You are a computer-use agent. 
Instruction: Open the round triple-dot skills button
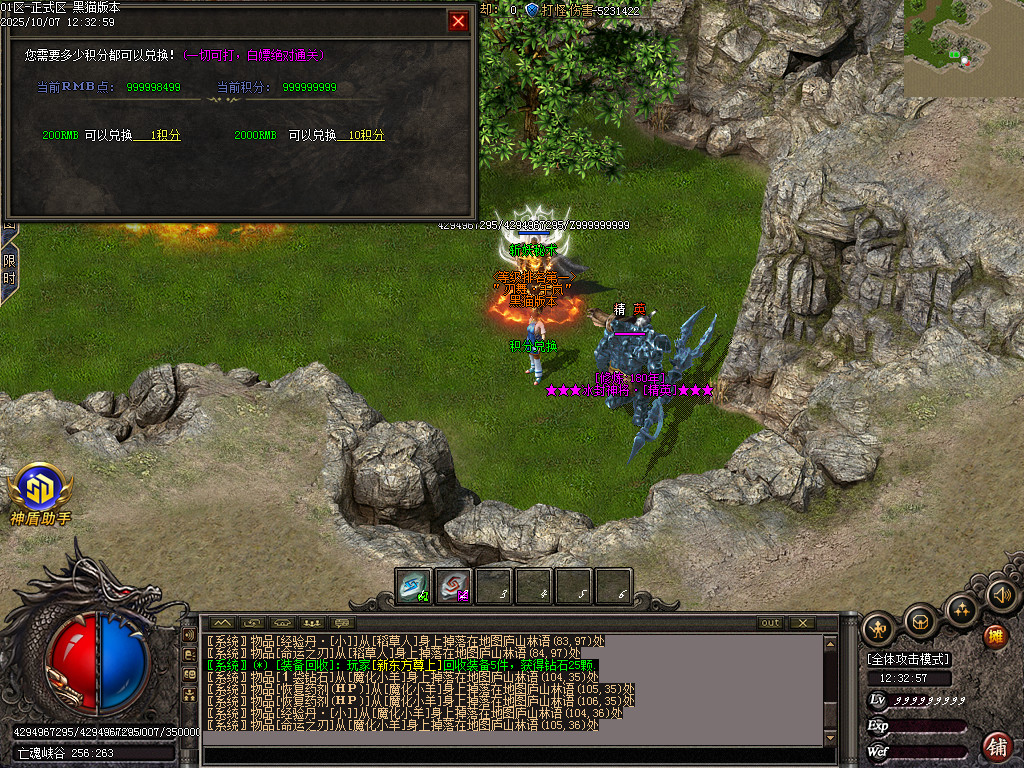tap(962, 609)
